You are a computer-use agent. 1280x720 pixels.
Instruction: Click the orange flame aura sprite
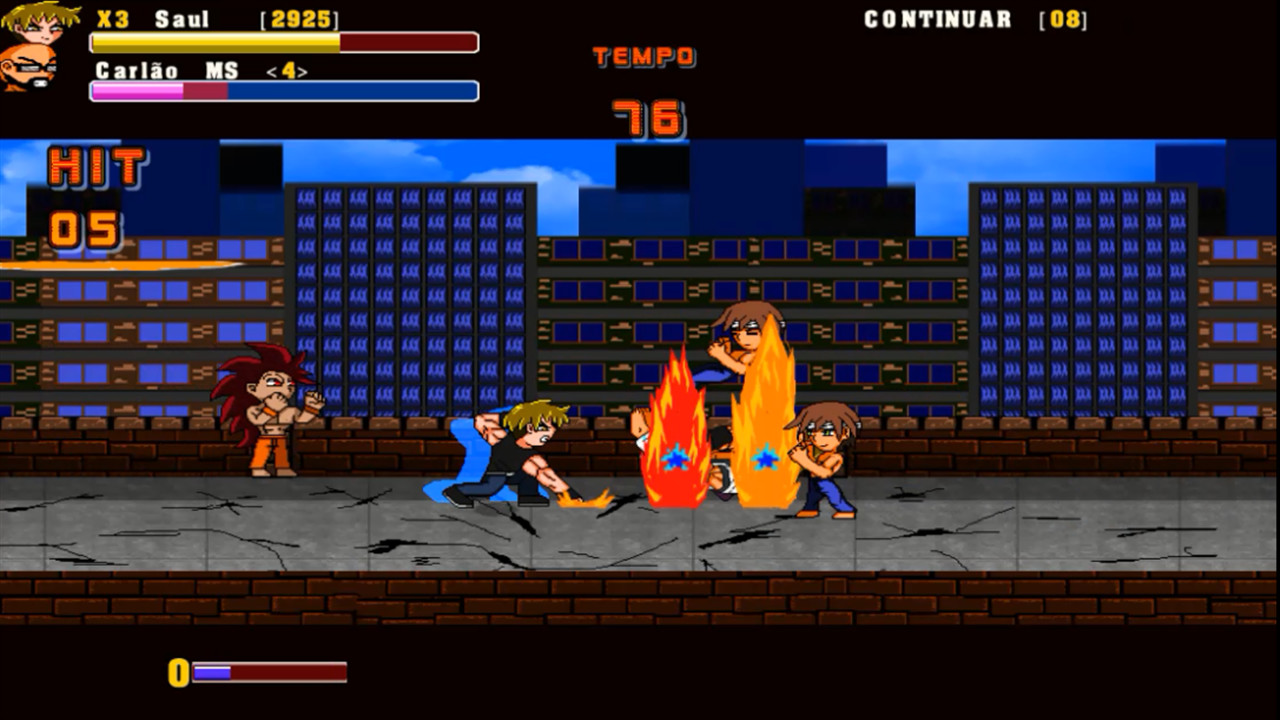762,420
